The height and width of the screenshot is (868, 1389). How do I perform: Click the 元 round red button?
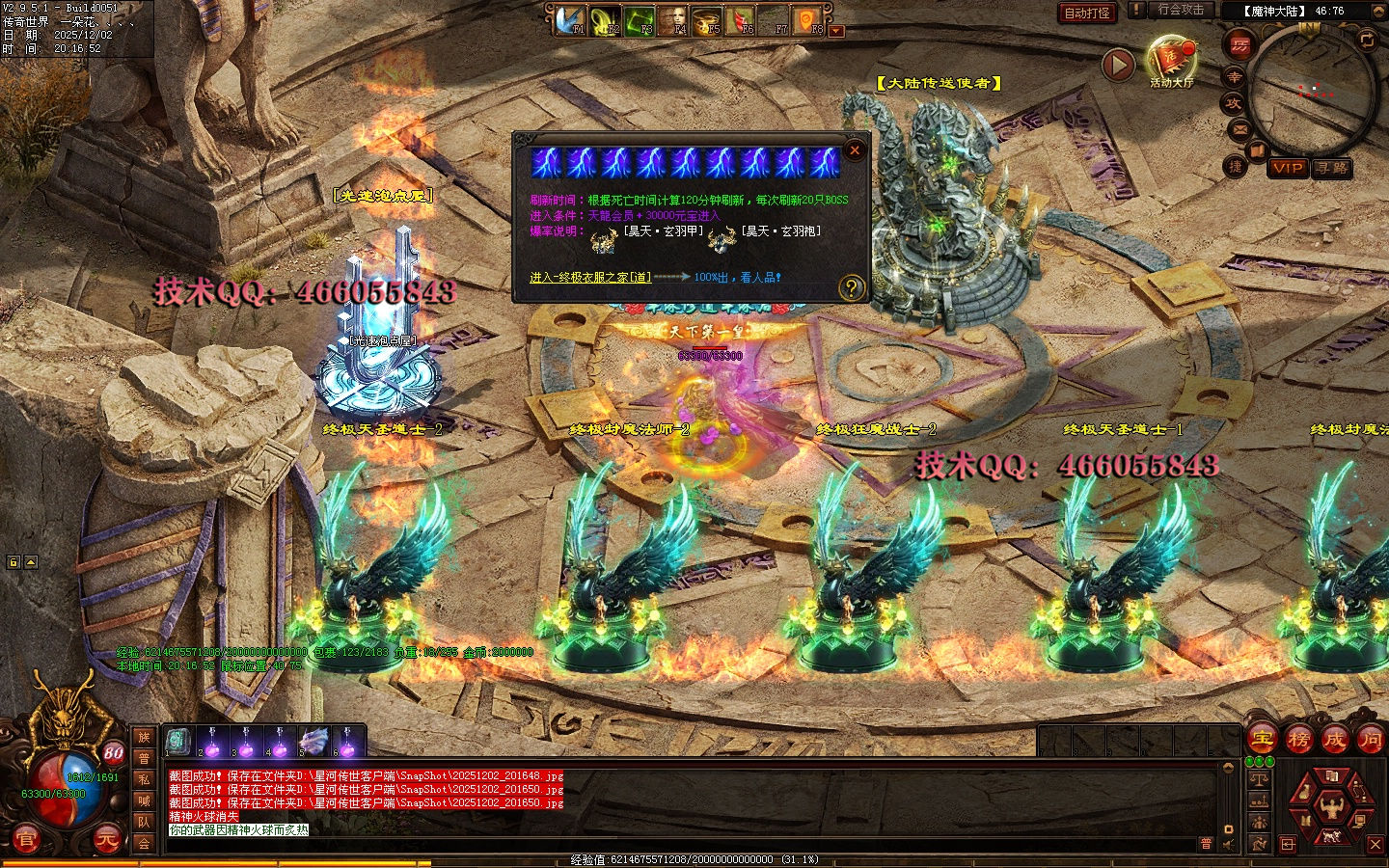tap(106, 840)
